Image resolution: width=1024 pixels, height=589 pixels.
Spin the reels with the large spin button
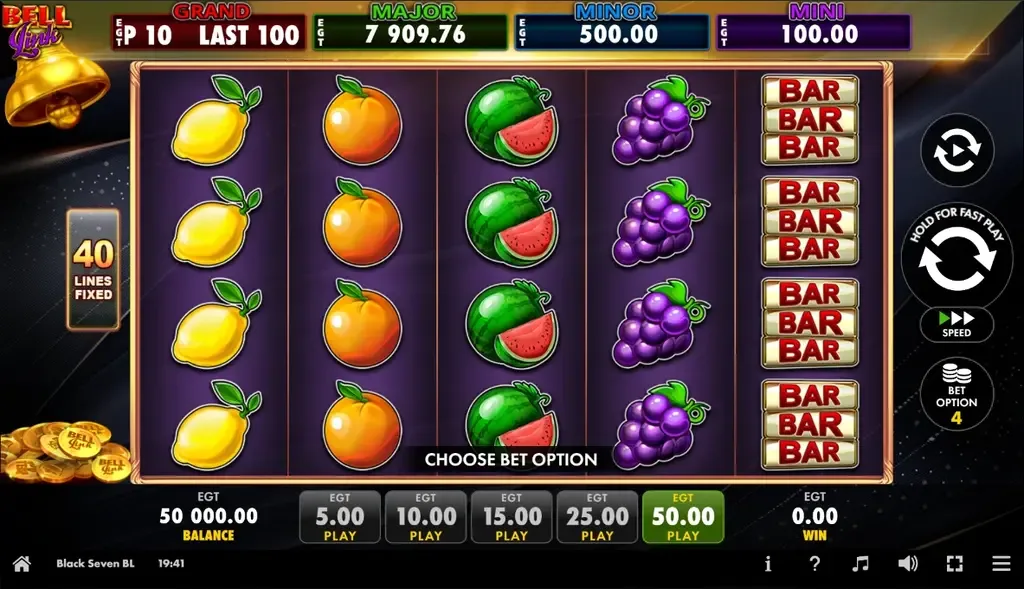[957, 258]
